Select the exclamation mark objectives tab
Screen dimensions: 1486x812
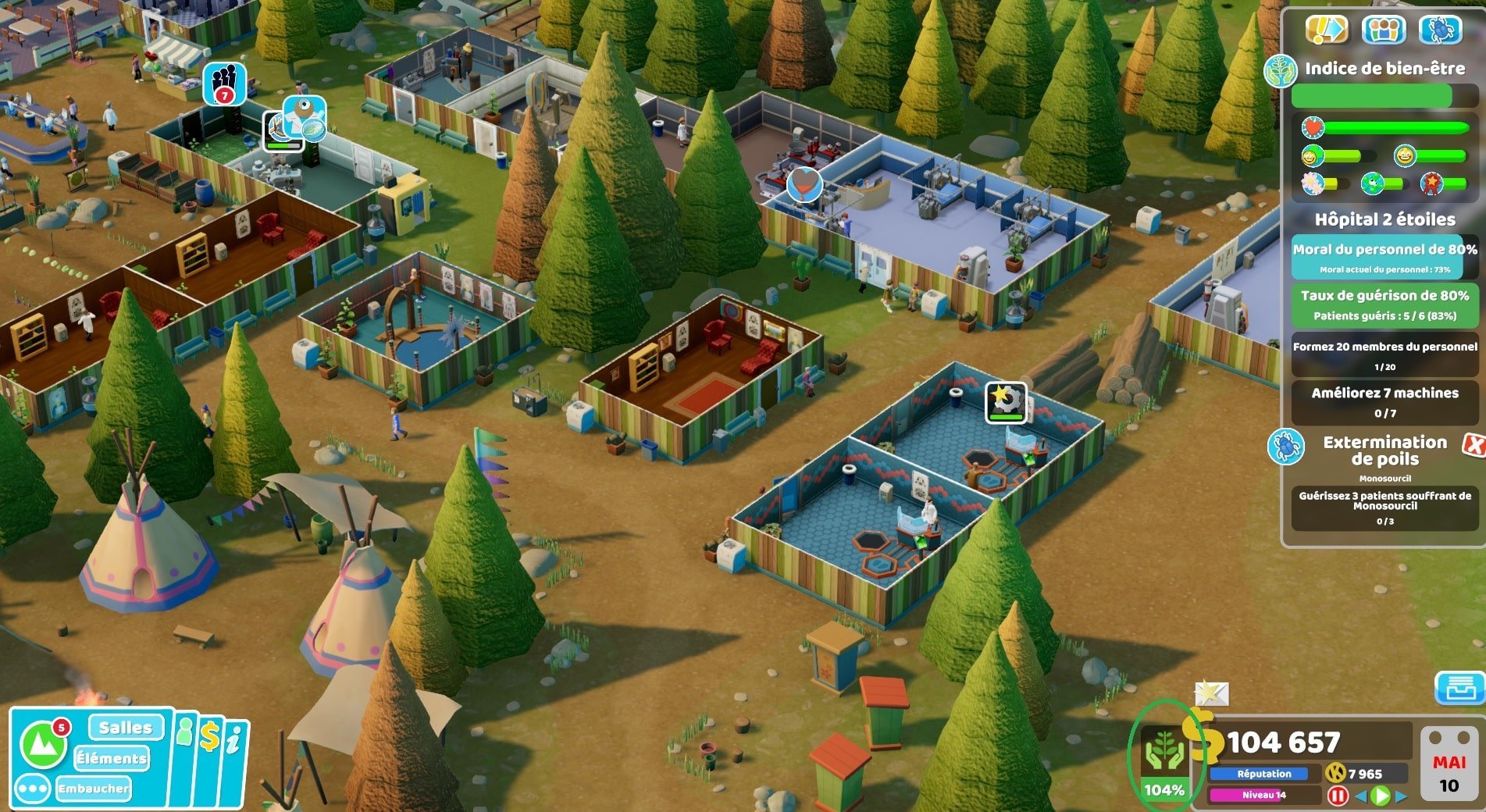[x=1327, y=30]
